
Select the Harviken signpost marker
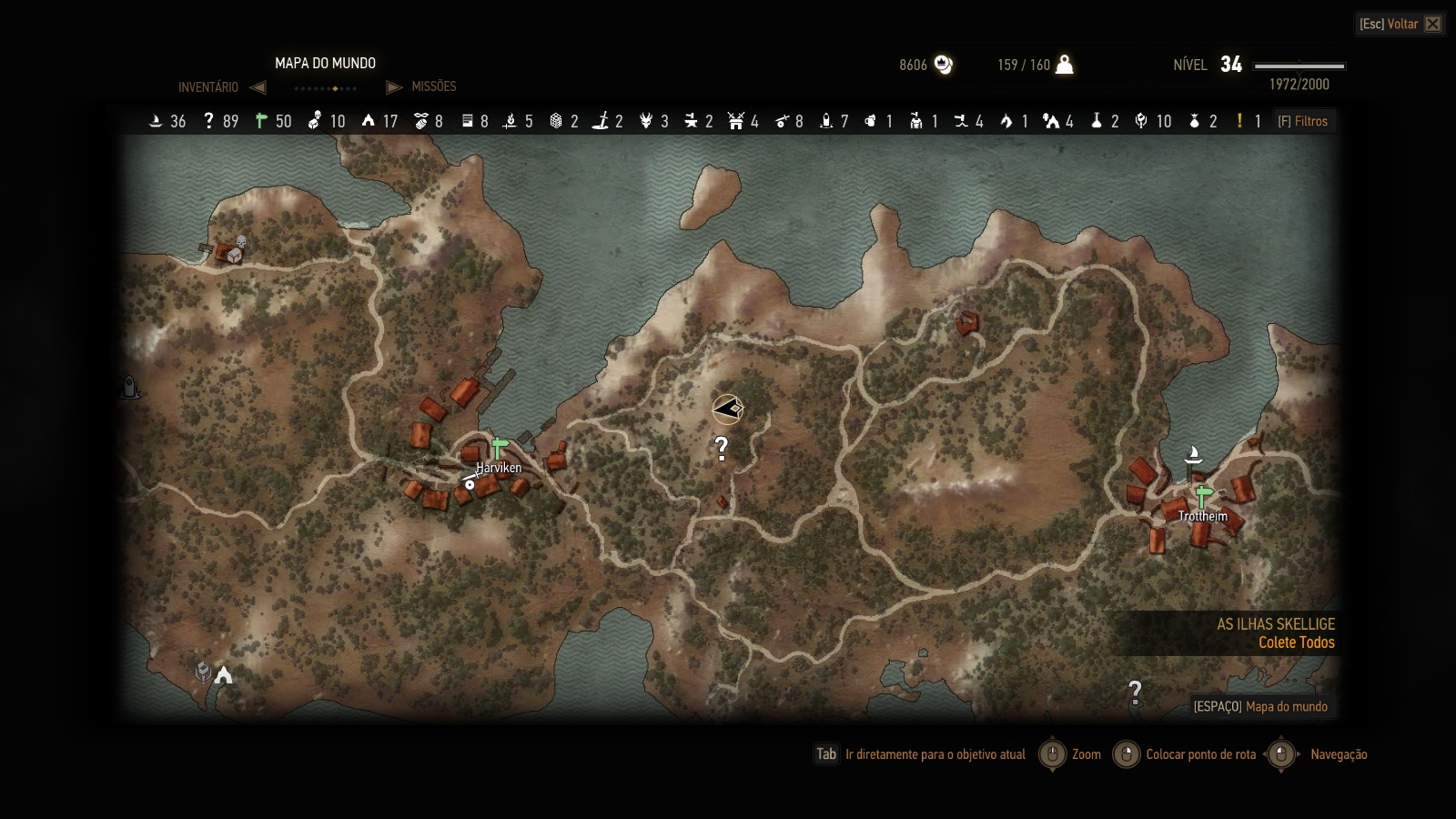pos(499,449)
